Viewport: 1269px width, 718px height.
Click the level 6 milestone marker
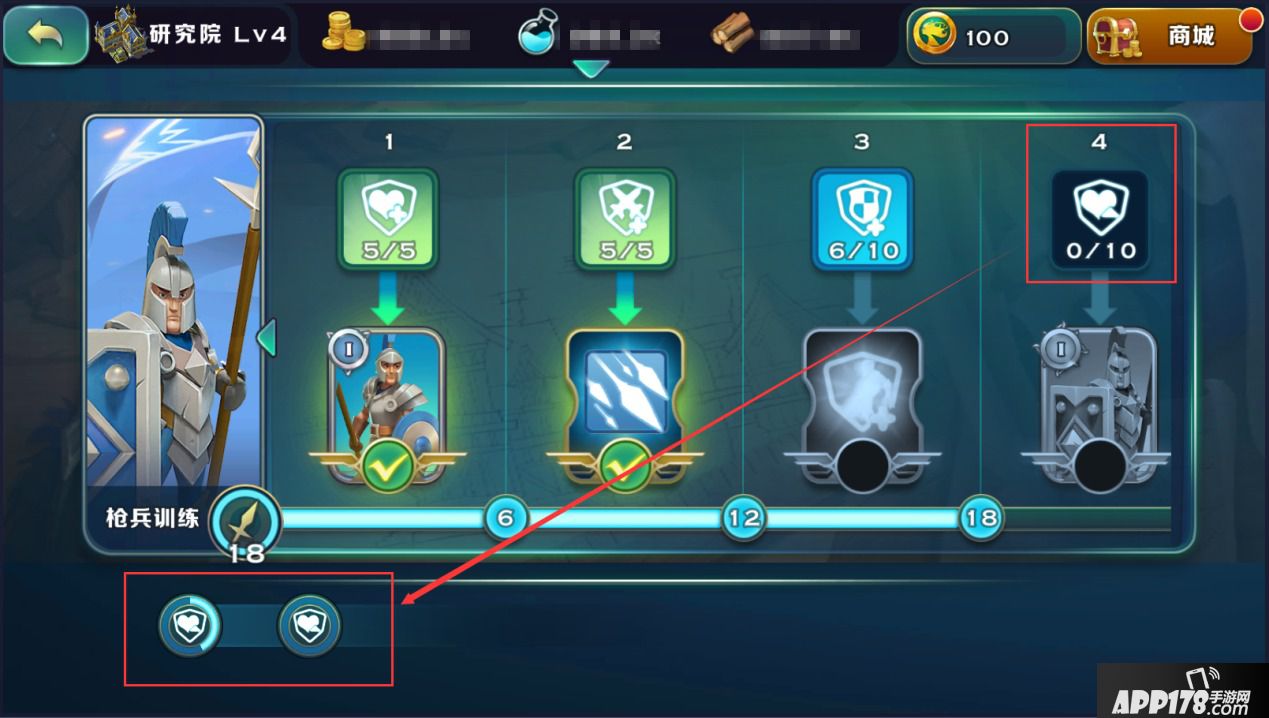pyautogui.click(x=506, y=518)
